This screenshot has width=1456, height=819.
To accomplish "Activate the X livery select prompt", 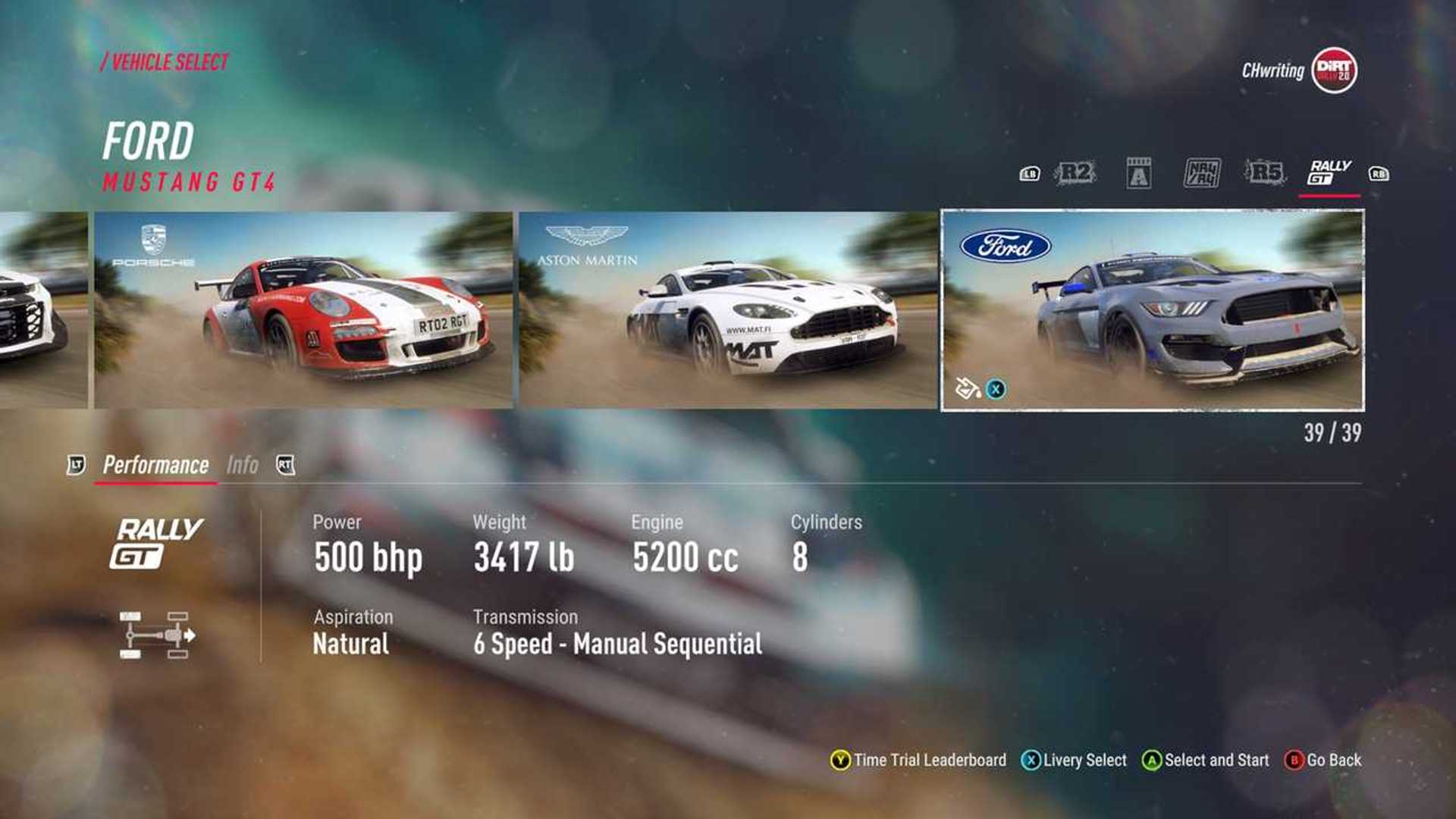I will click(997, 388).
